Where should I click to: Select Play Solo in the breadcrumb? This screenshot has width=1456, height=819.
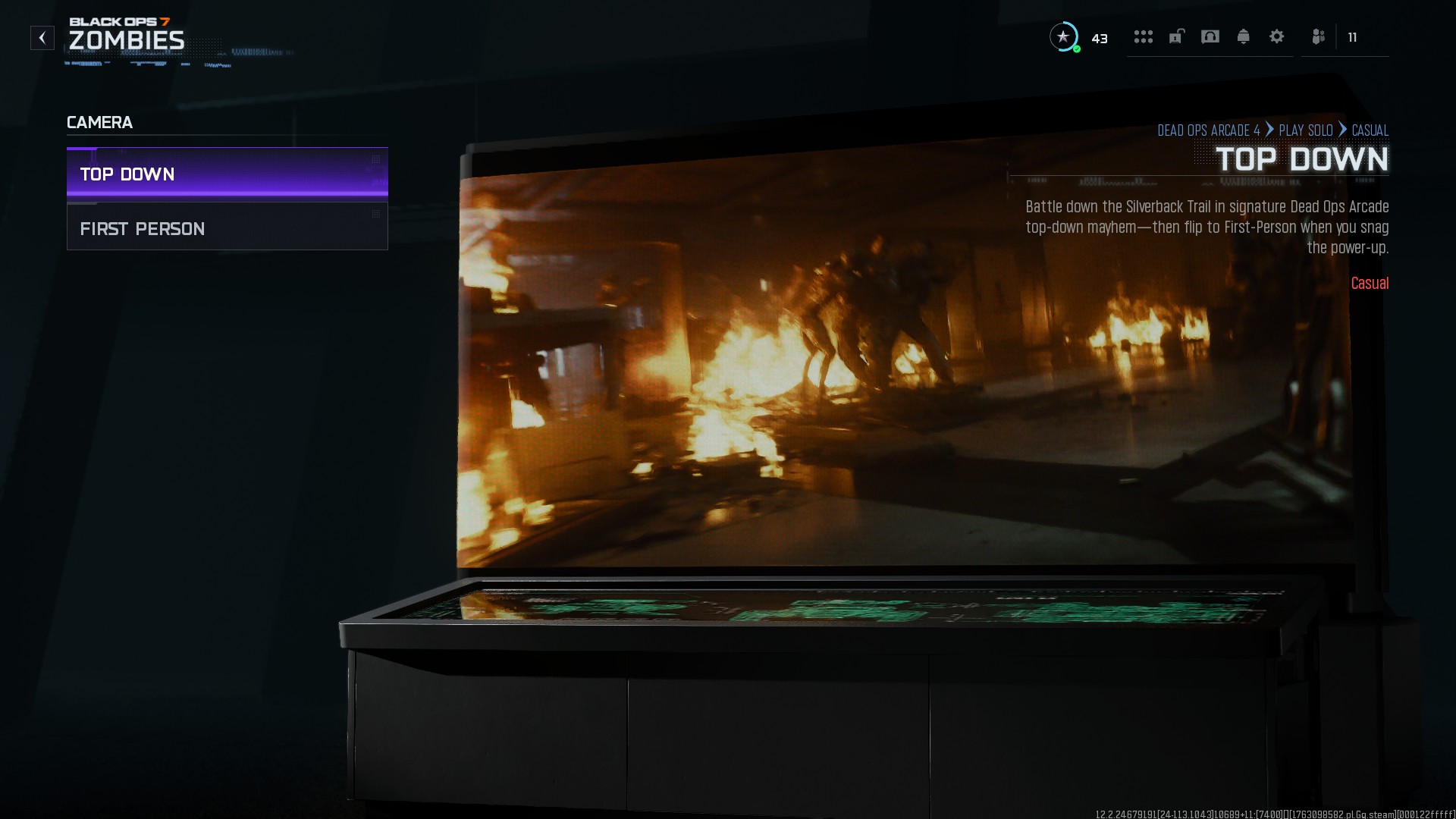[x=1305, y=130]
